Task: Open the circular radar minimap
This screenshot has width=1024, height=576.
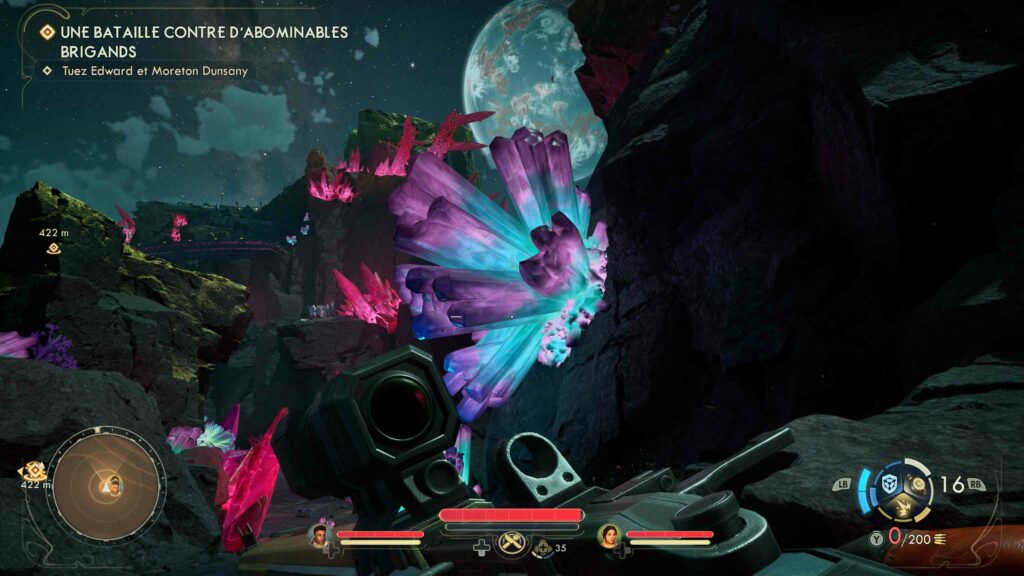Action: [x=107, y=485]
